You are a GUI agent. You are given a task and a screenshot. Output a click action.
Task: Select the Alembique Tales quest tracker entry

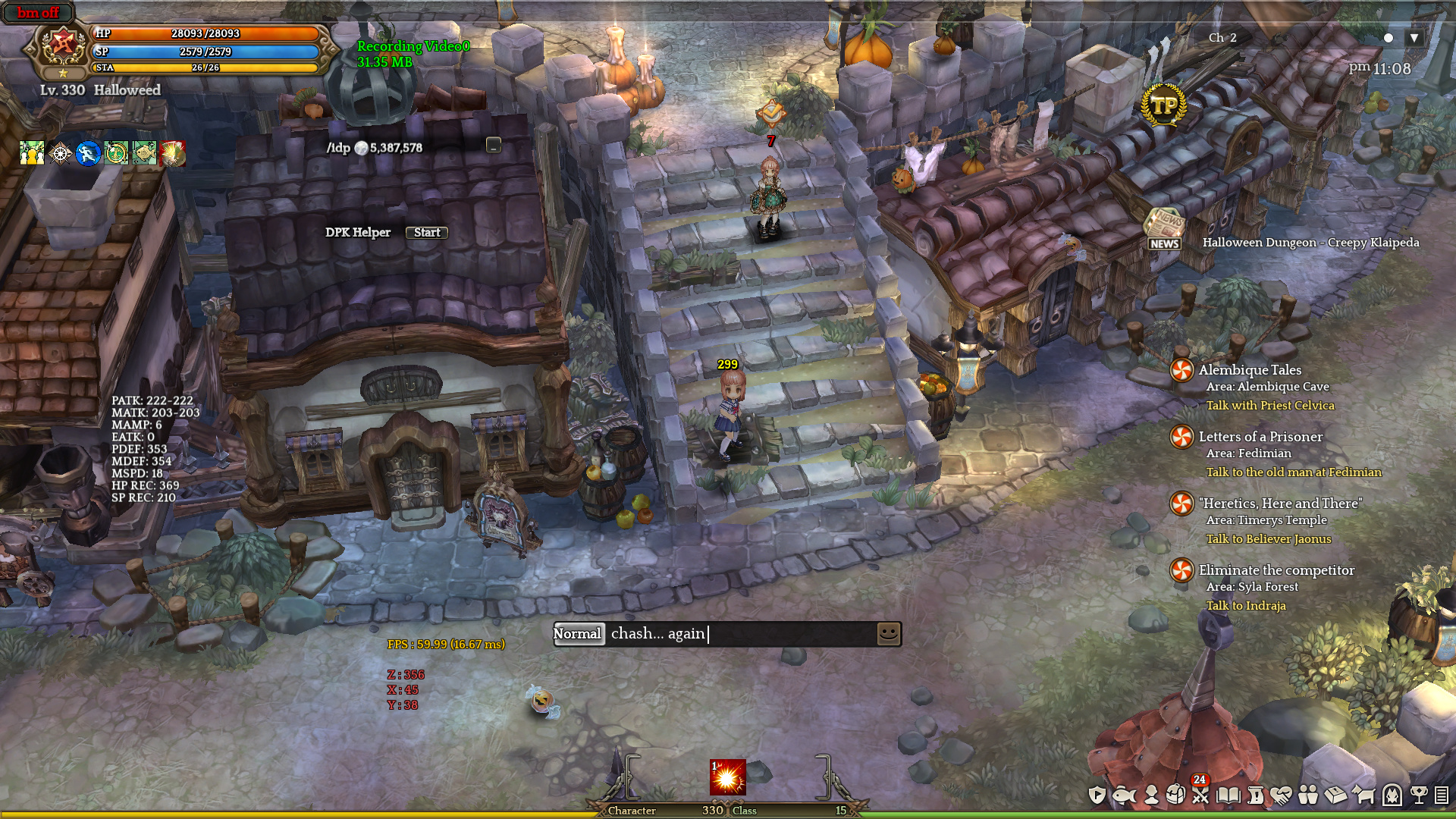[x=1250, y=370]
